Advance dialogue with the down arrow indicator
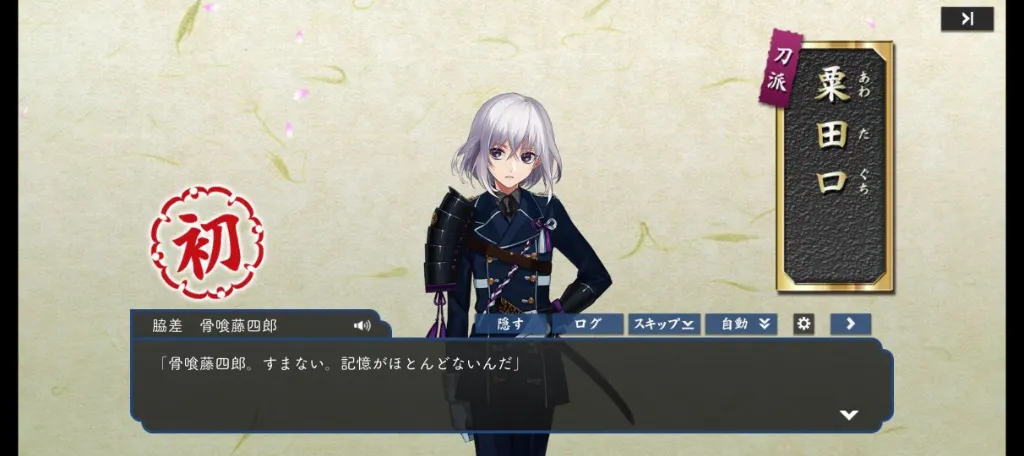 click(849, 414)
